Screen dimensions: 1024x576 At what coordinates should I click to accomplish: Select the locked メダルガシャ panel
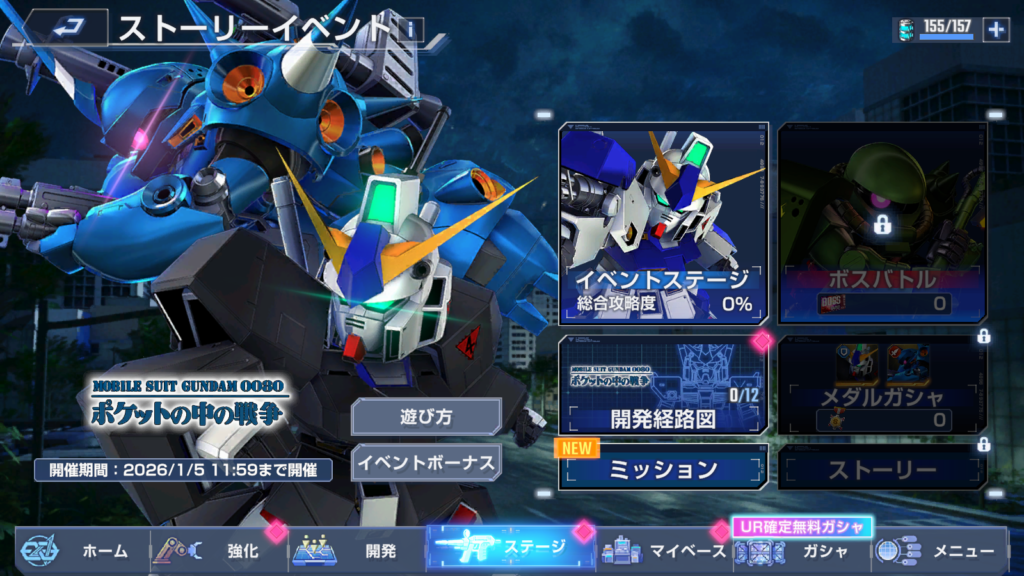(x=882, y=385)
